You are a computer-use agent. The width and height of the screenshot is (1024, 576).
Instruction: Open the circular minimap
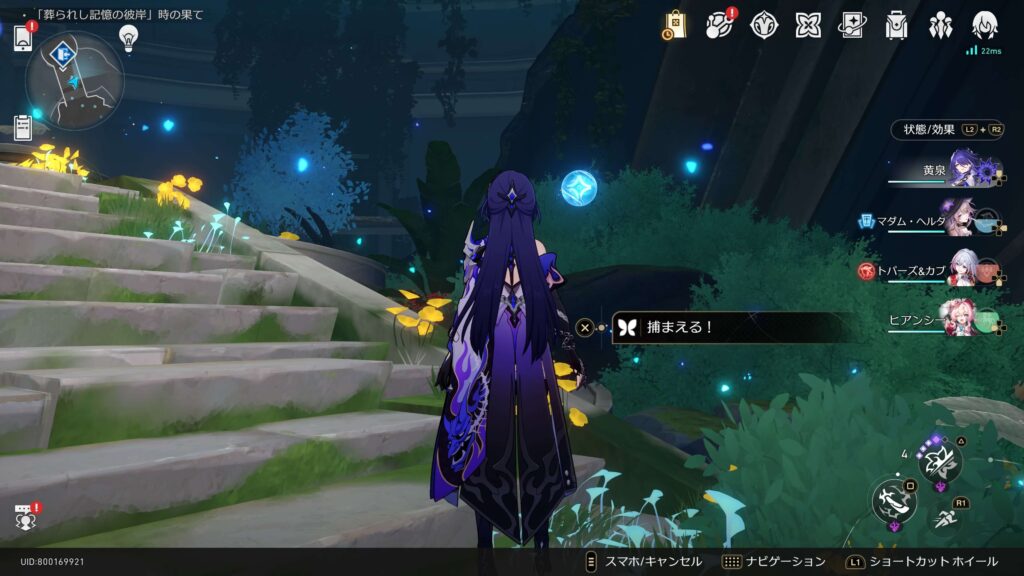pos(75,80)
